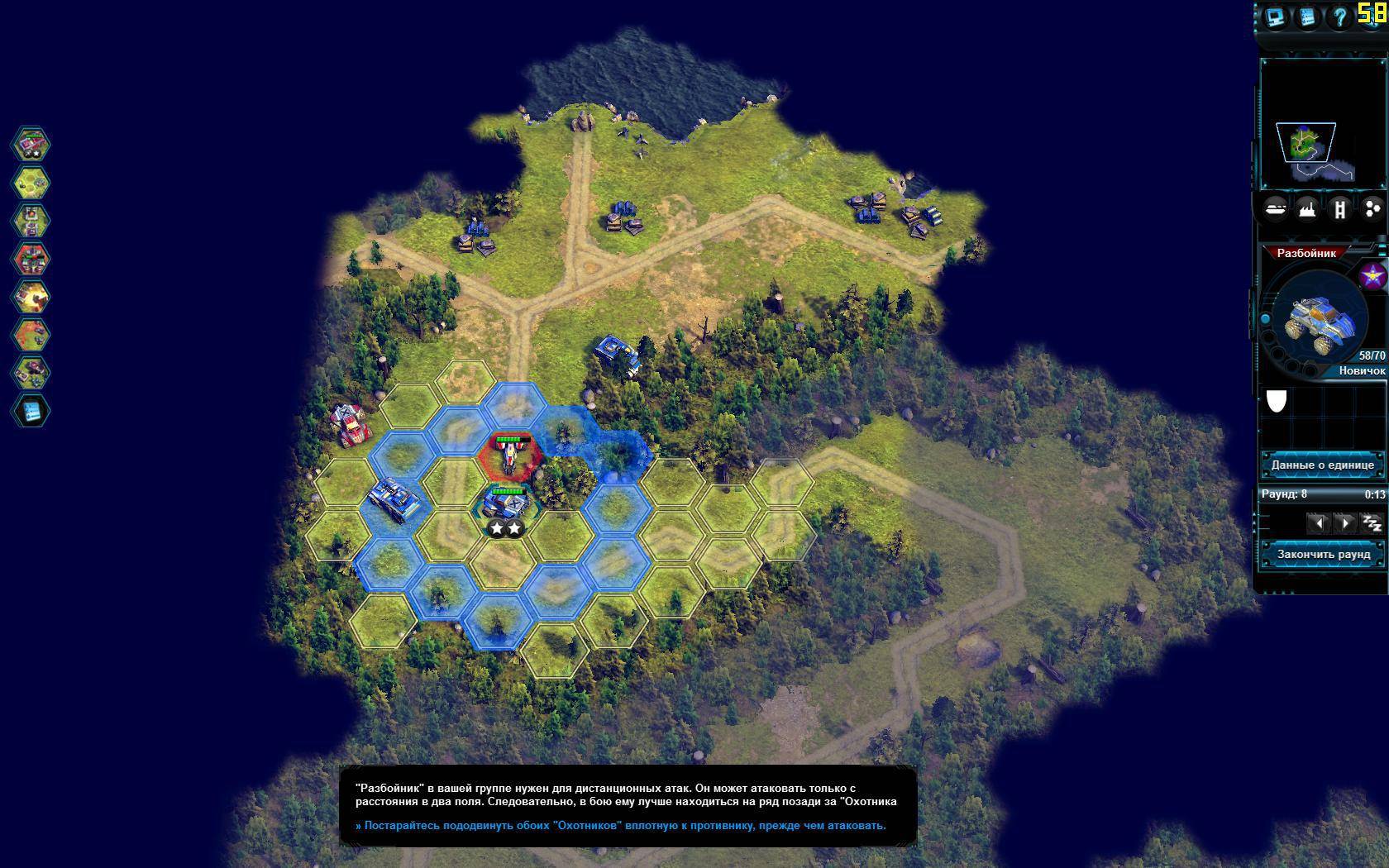The image size is (1389, 868).
Task: Open the checklist objectives icon in top bar
Action: 1307,17
